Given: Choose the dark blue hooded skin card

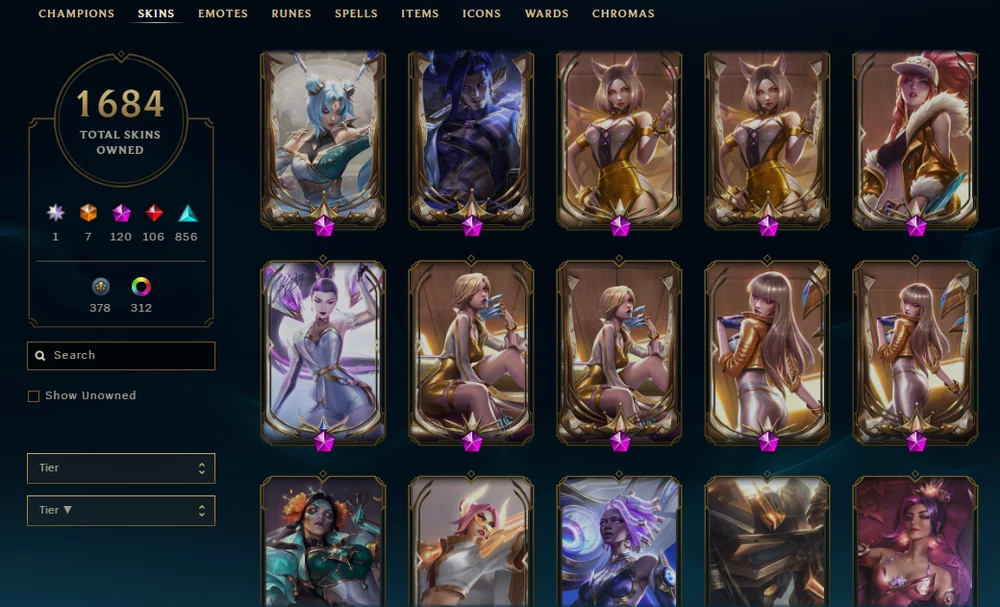Looking at the screenshot, I should pyautogui.click(x=470, y=138).
